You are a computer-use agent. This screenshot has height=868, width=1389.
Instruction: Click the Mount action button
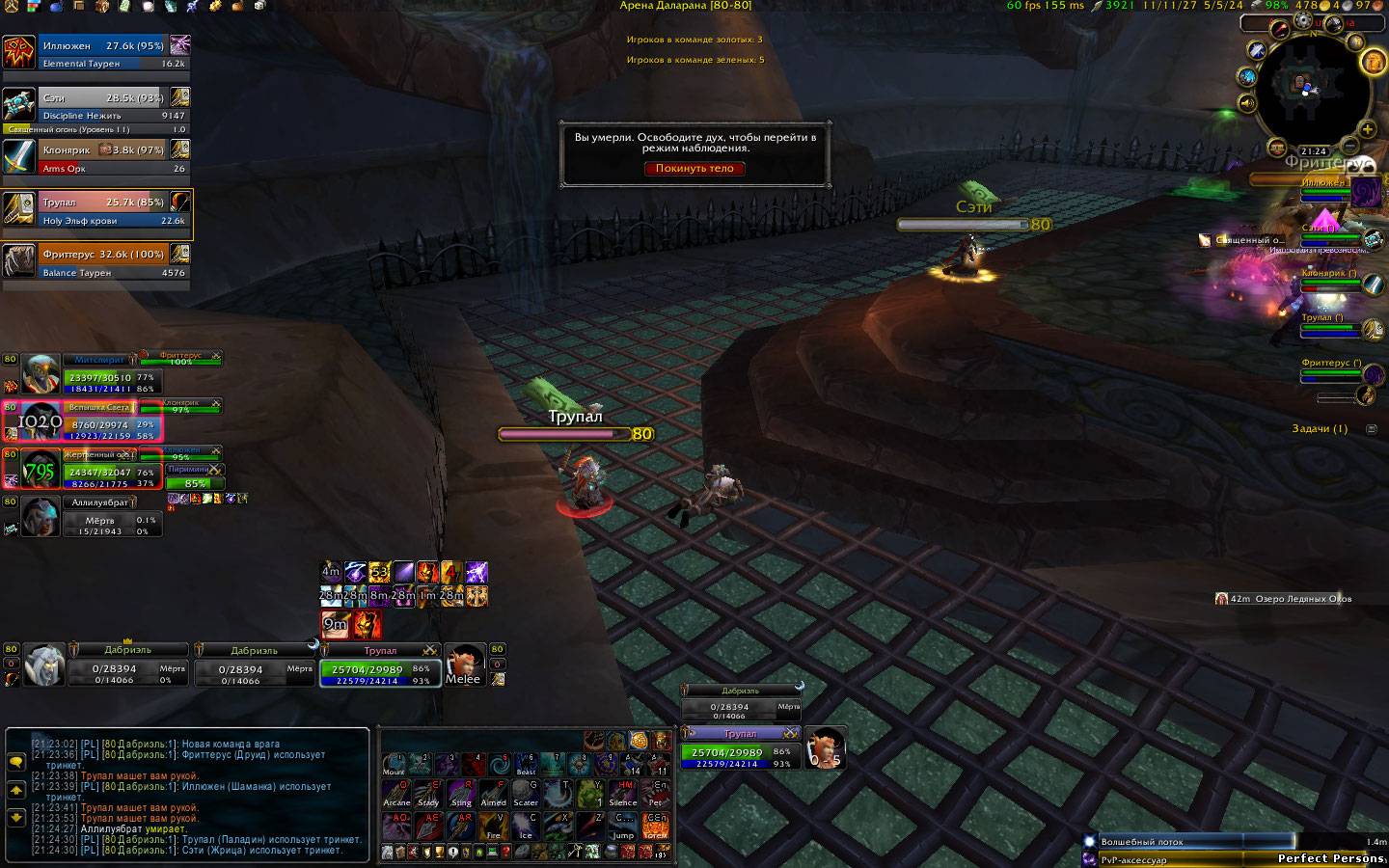pos(394,764)
